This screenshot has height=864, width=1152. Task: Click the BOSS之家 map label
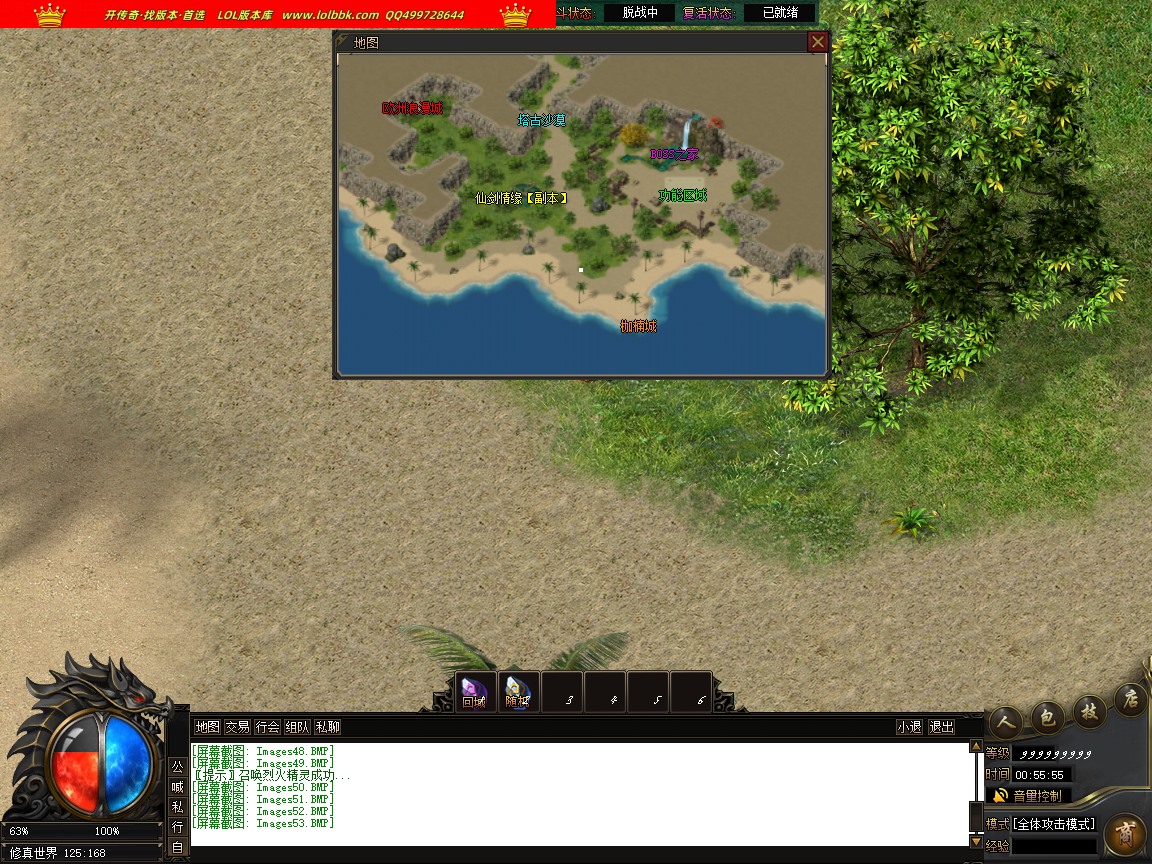674,155
